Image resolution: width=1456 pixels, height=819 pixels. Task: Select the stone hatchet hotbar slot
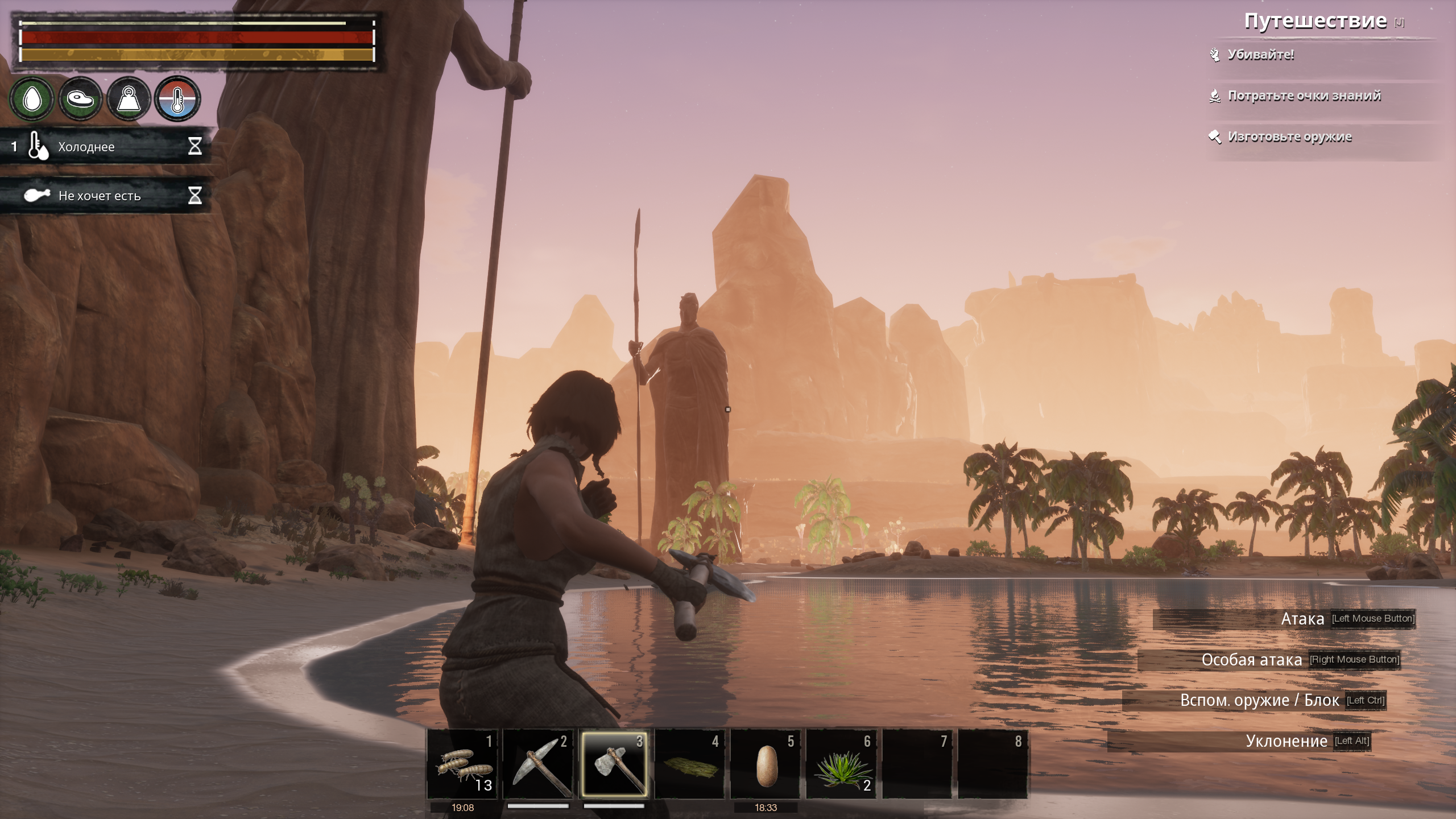(x=614, y=764)
